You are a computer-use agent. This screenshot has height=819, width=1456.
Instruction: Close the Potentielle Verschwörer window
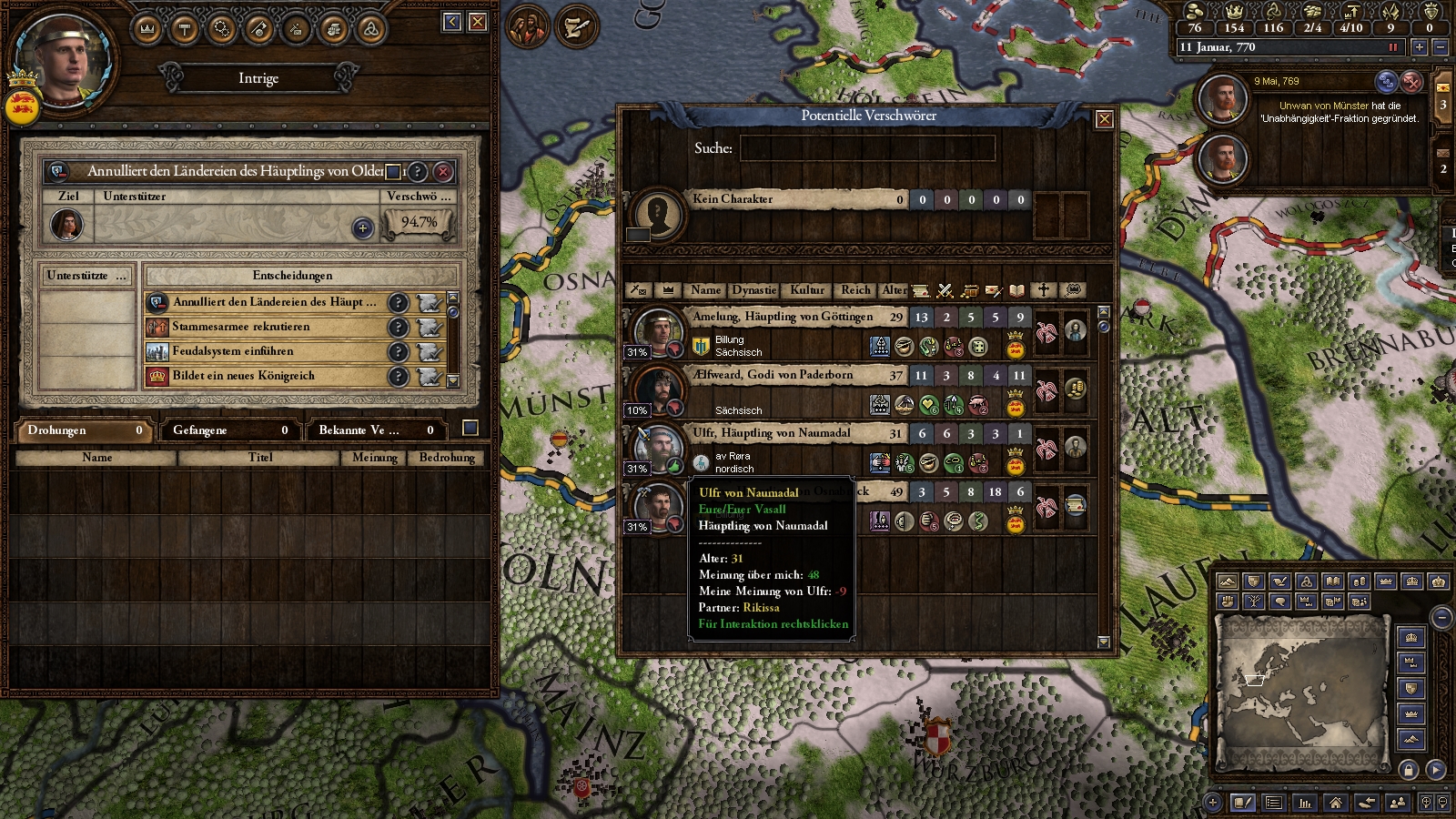click(1104, 119)
